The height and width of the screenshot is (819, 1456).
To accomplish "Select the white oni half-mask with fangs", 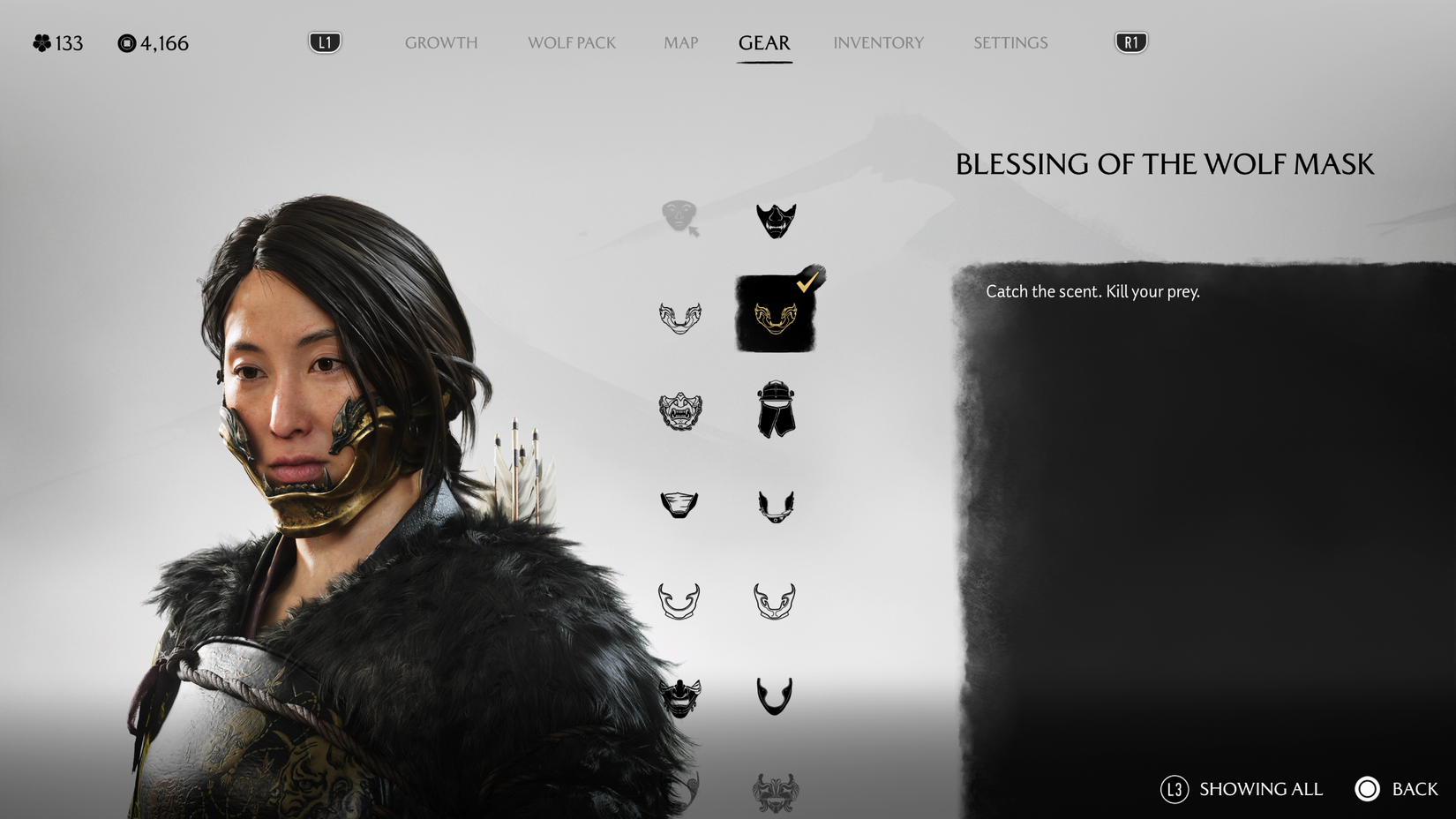I will (x=679, y=410).
